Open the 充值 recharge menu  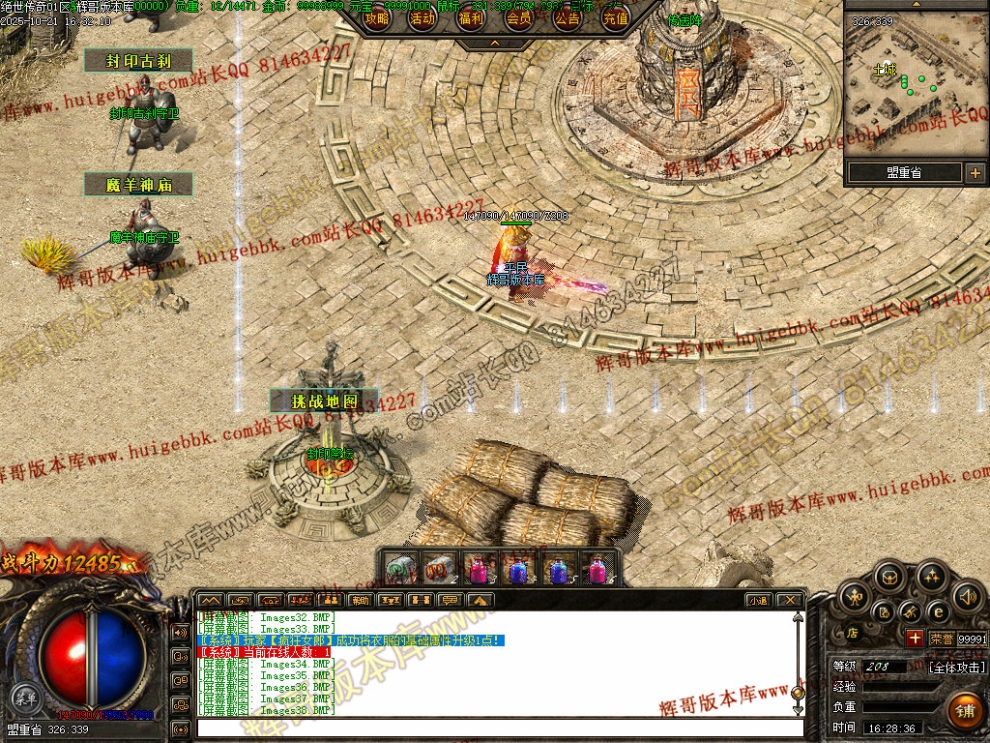(x=615, y=18)
